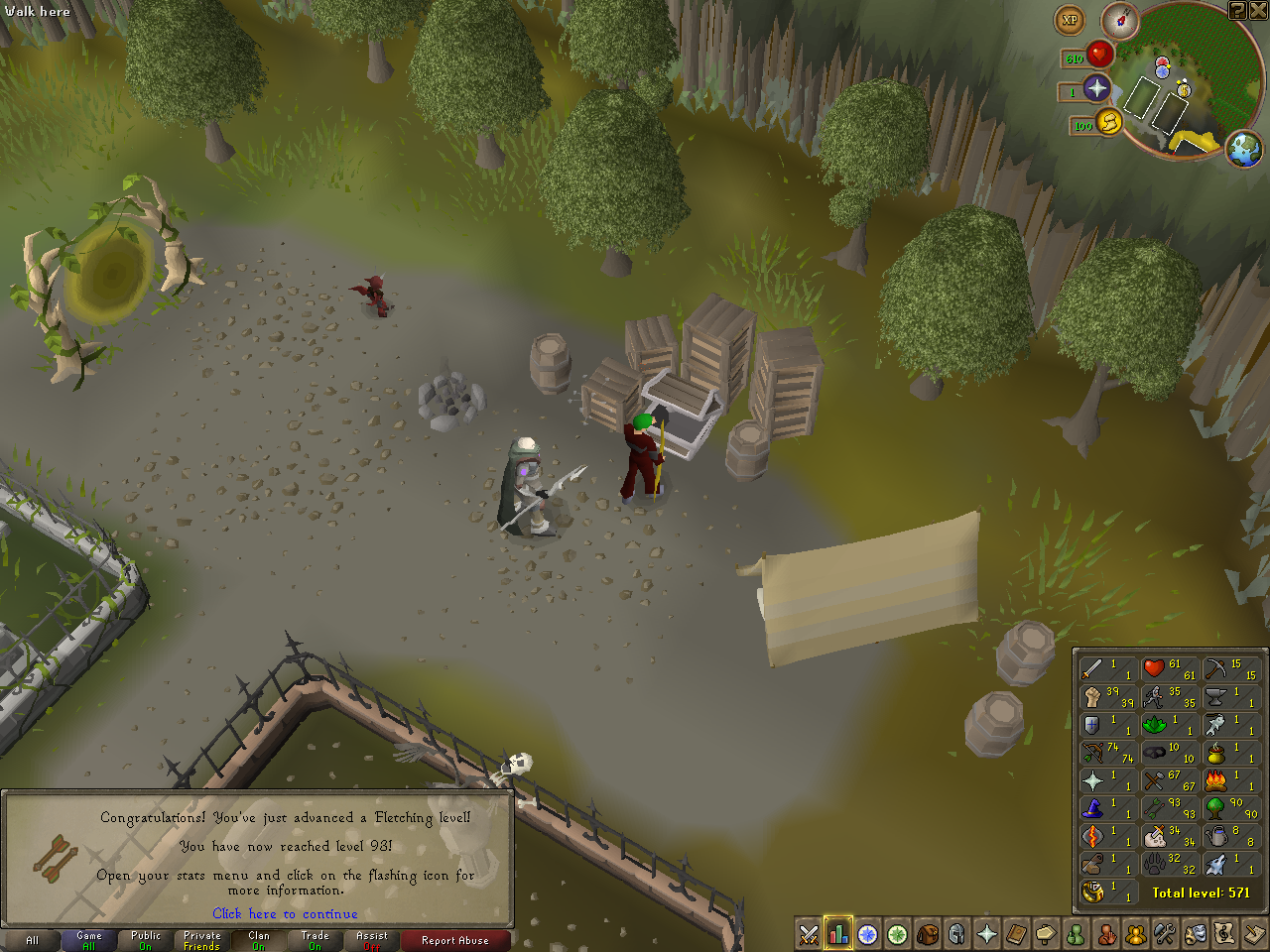Image resolution: width=1270 pixels, height=952 pixels.
Task: Click the XP tracker orb
Action: (1070, 19)
